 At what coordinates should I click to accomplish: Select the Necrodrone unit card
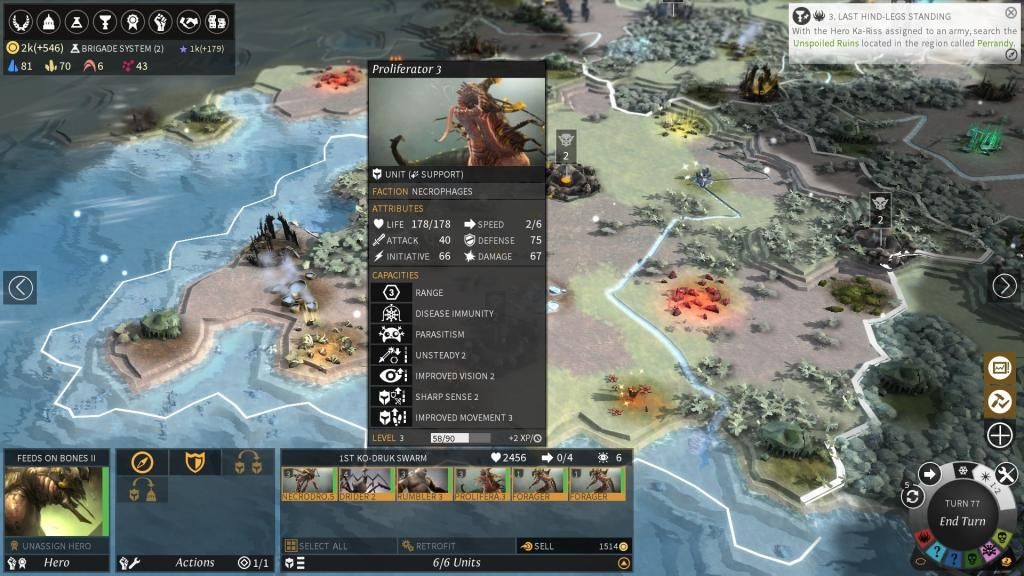(309, 484)
